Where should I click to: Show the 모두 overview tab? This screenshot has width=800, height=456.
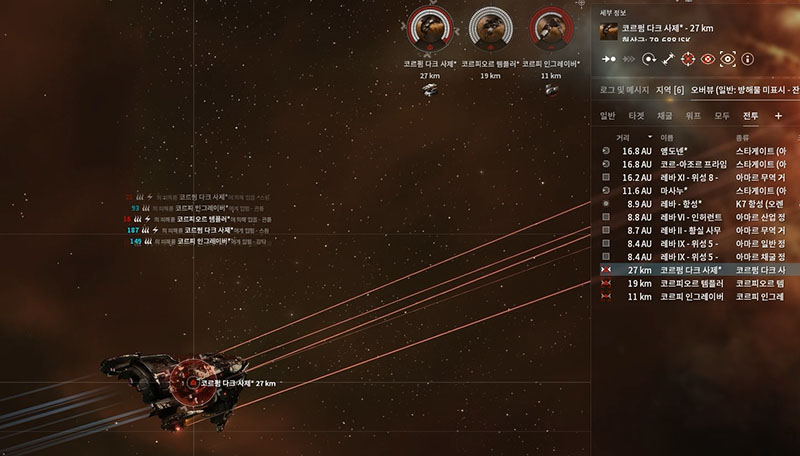coord(722,116)
